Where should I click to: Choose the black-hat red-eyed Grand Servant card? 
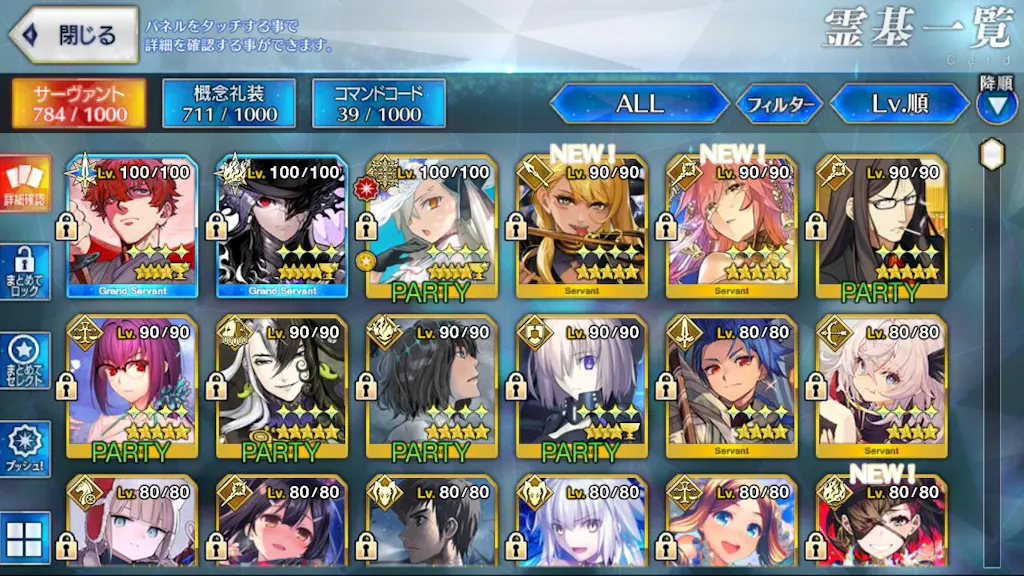(282, 226)
